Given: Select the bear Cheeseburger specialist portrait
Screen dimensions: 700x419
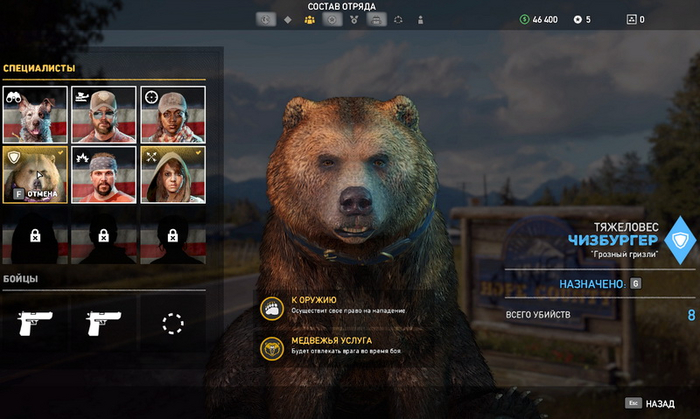Looking at the screenshot, I should coord(35,175).
